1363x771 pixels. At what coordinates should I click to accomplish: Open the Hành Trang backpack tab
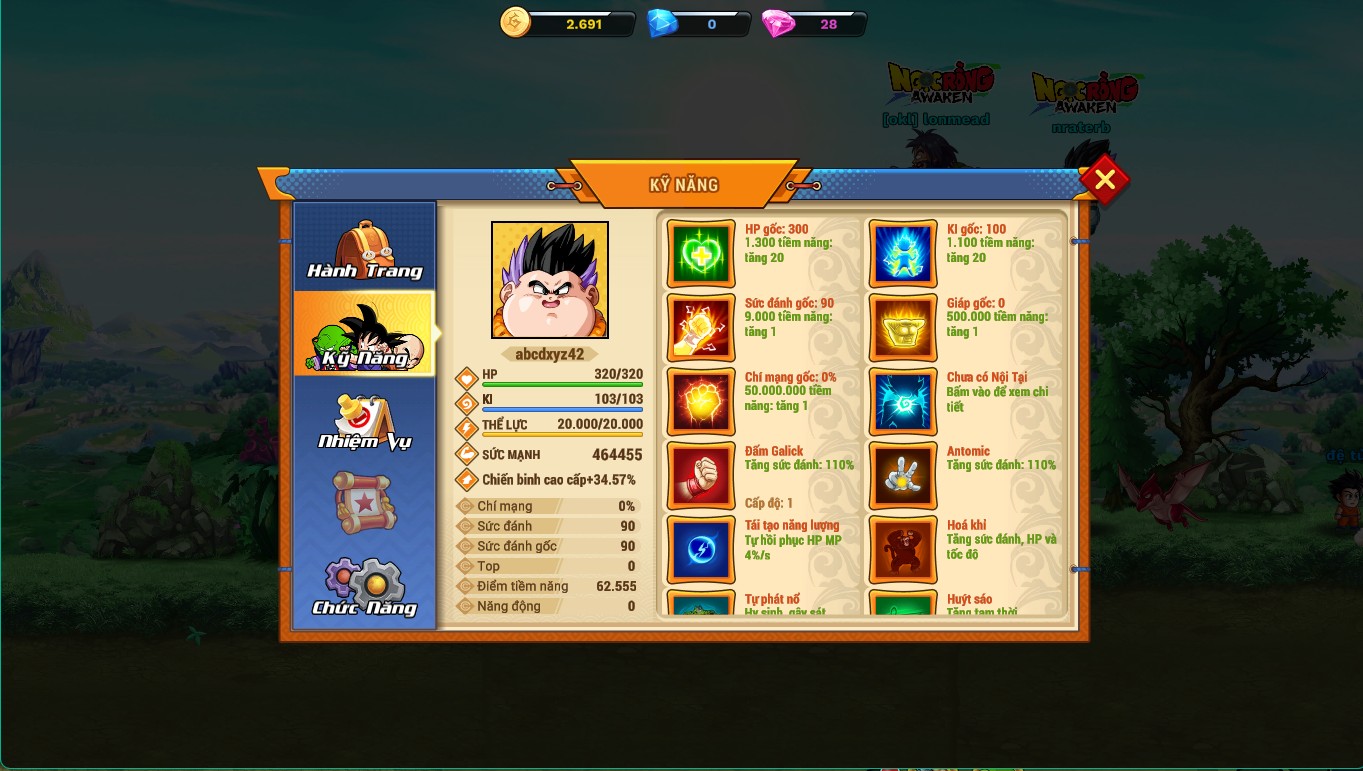click(365, 250)
